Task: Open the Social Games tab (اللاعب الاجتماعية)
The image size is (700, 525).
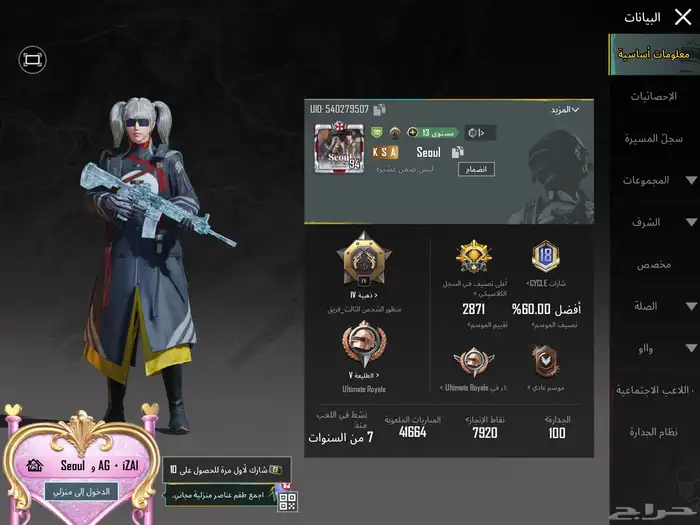Action: [653, 389]
